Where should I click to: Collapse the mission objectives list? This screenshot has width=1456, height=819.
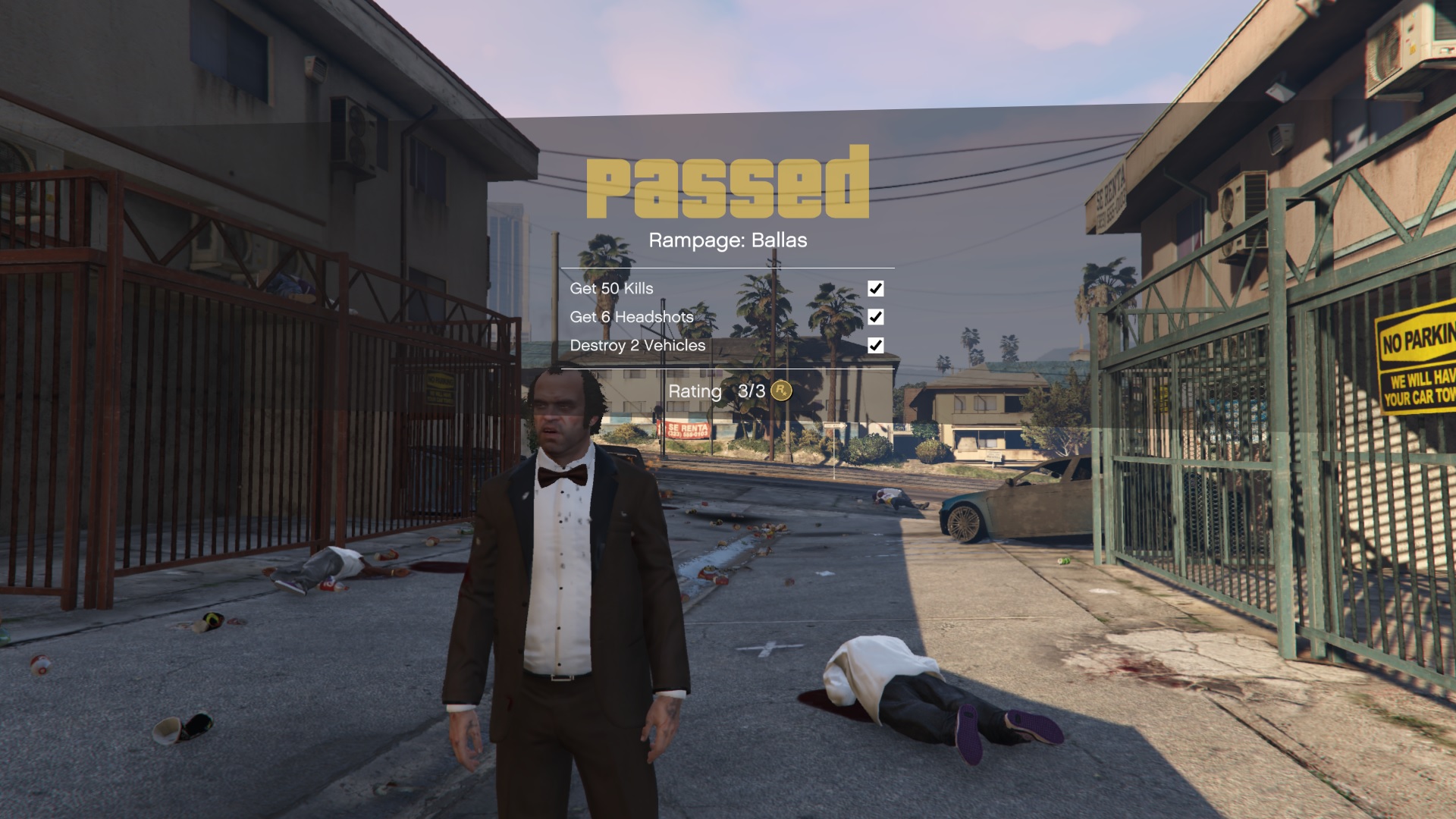coord(728,317)
